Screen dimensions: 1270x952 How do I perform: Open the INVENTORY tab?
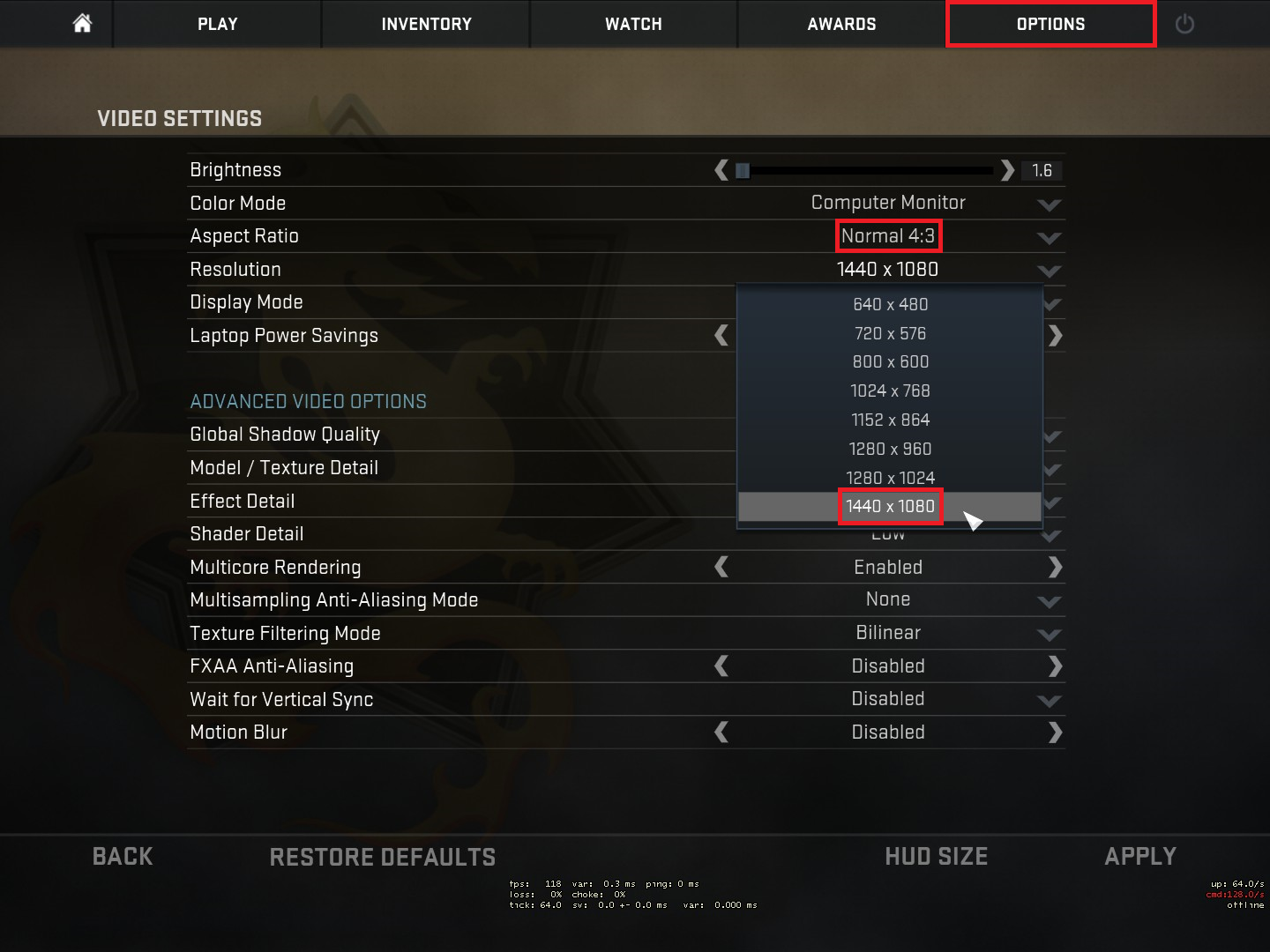[425, 24]
